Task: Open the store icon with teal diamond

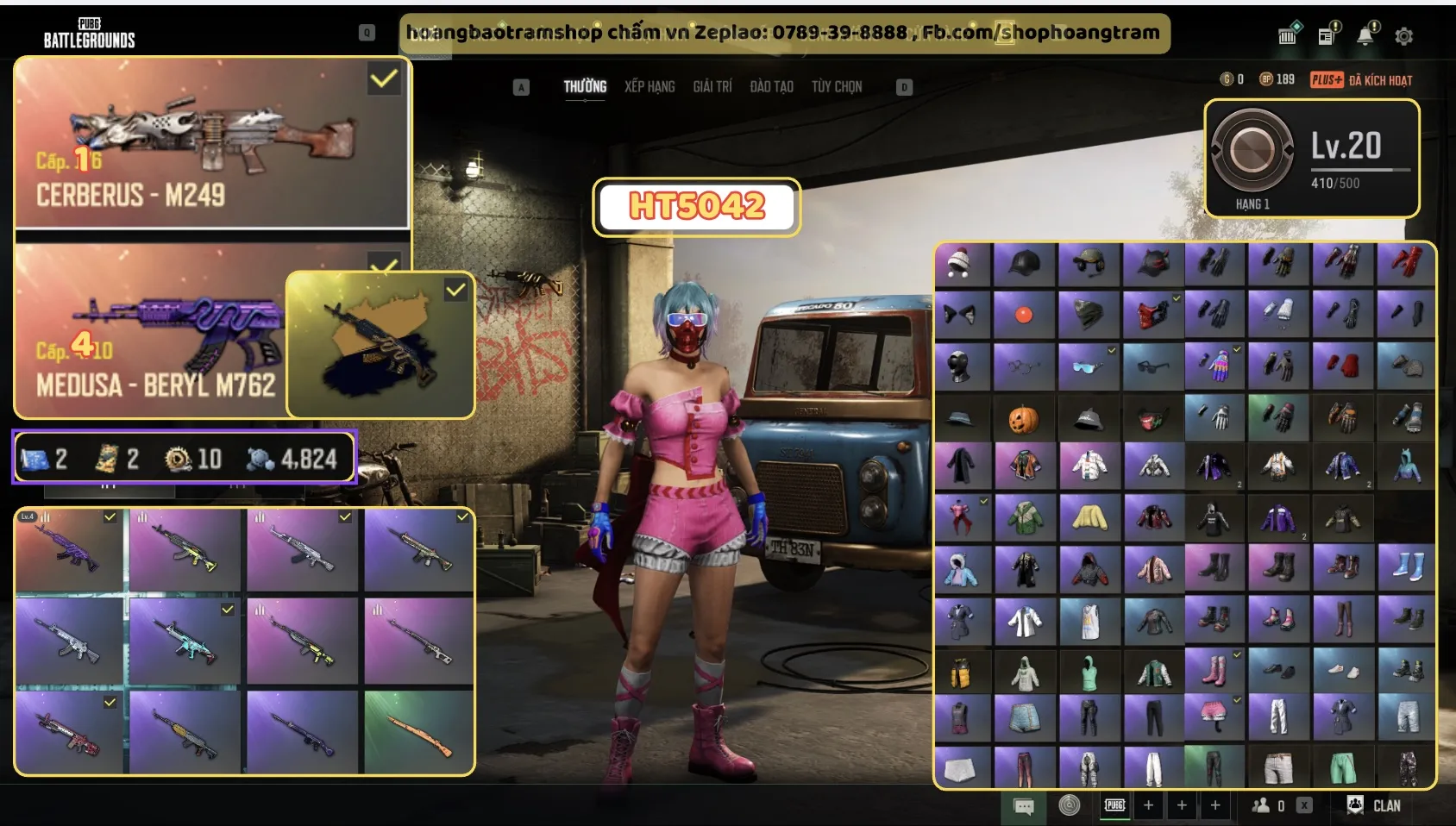Action: [1289, 34]
